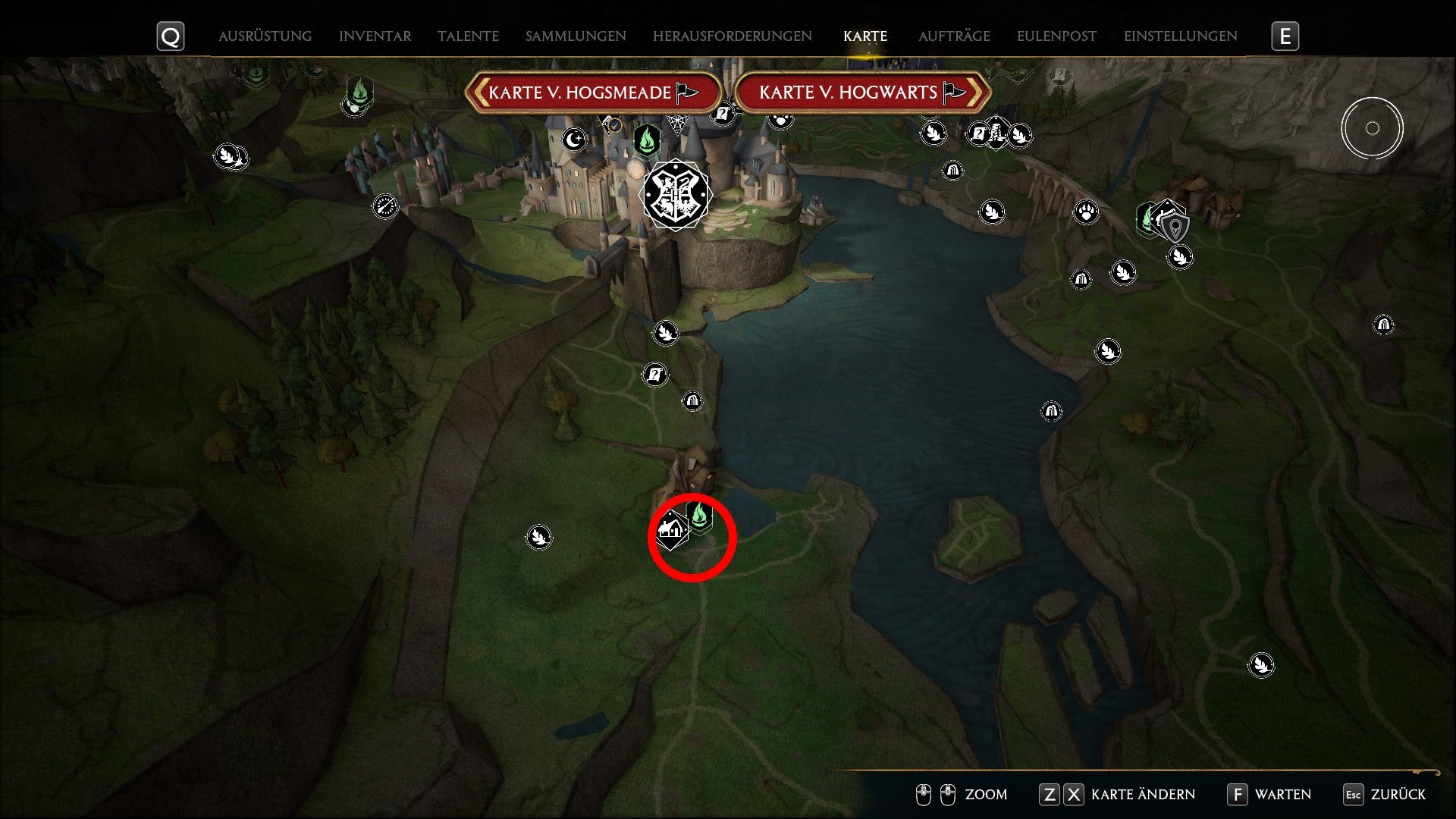Image resolution: width=1456 pixels, height=819 pixels.
Task: Click the cave entrance icon south of the castle
Action: pos(692,400)
